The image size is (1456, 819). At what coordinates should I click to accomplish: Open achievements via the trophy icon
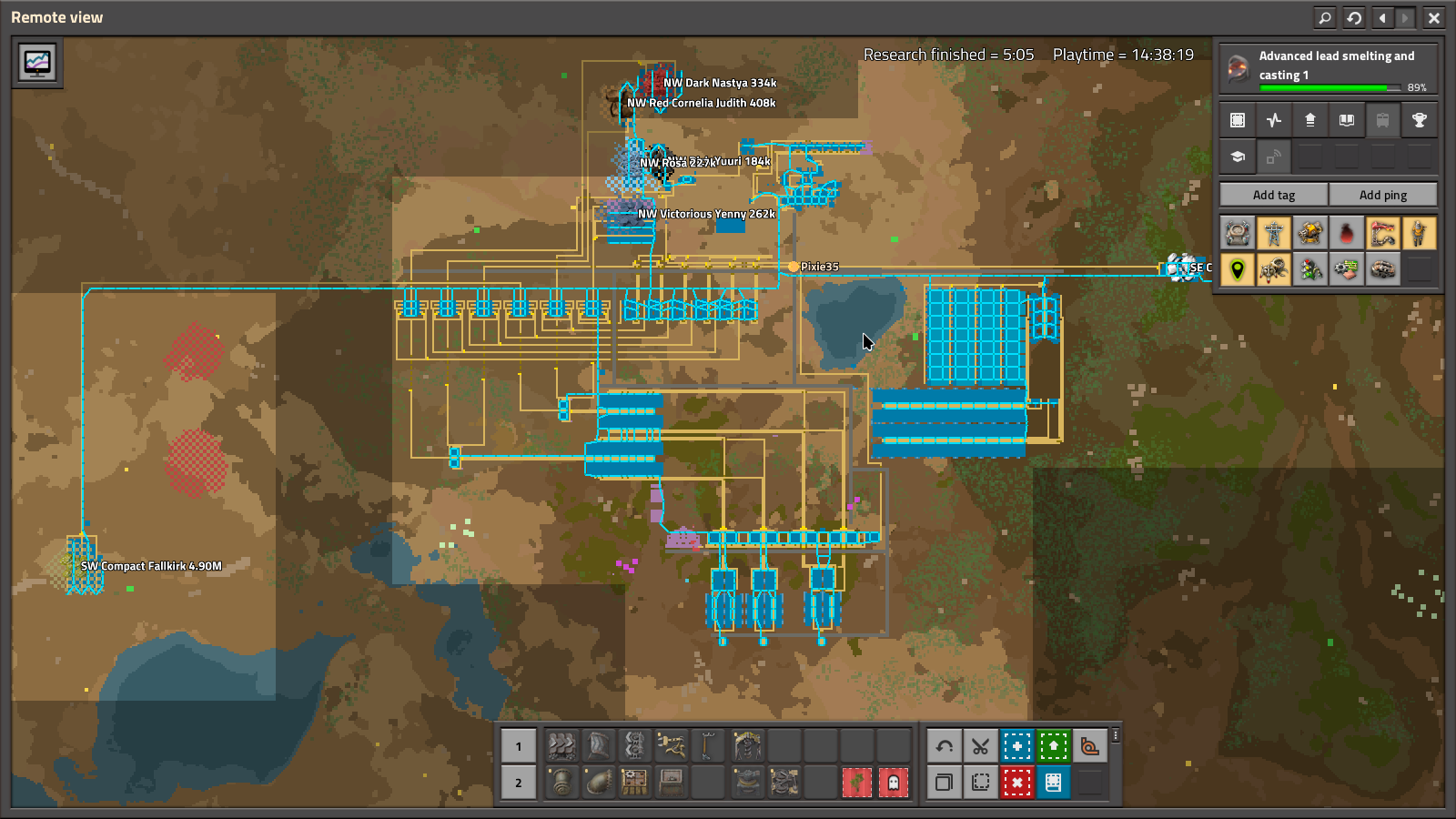coord(1419,119)
